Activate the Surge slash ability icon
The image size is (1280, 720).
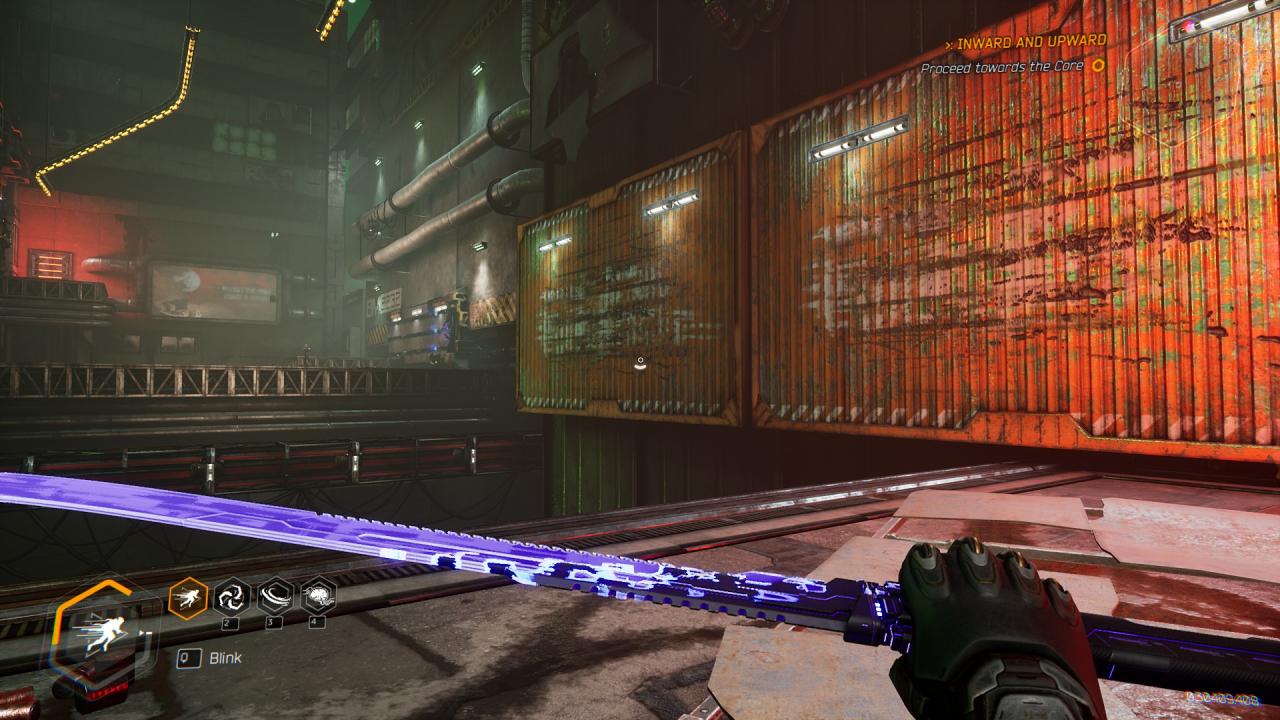(275, 597)
